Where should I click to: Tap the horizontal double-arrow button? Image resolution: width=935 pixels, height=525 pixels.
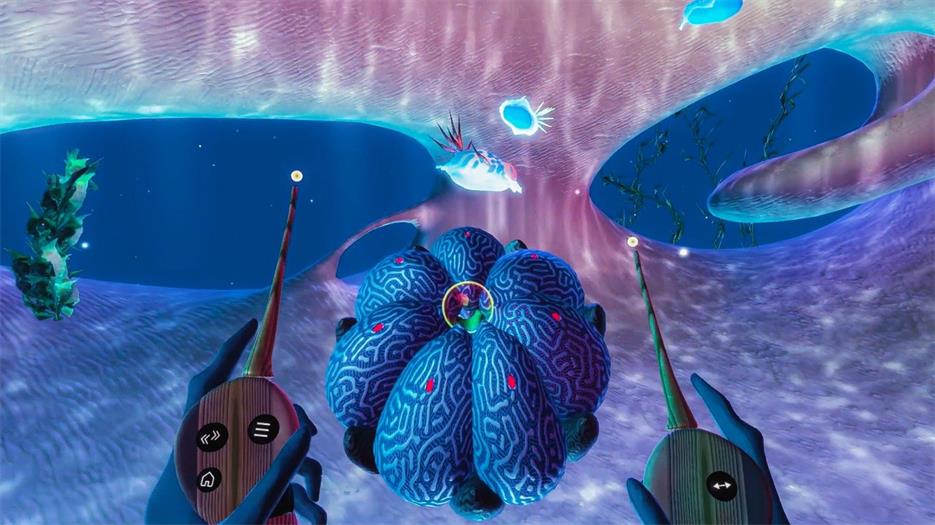721,486
